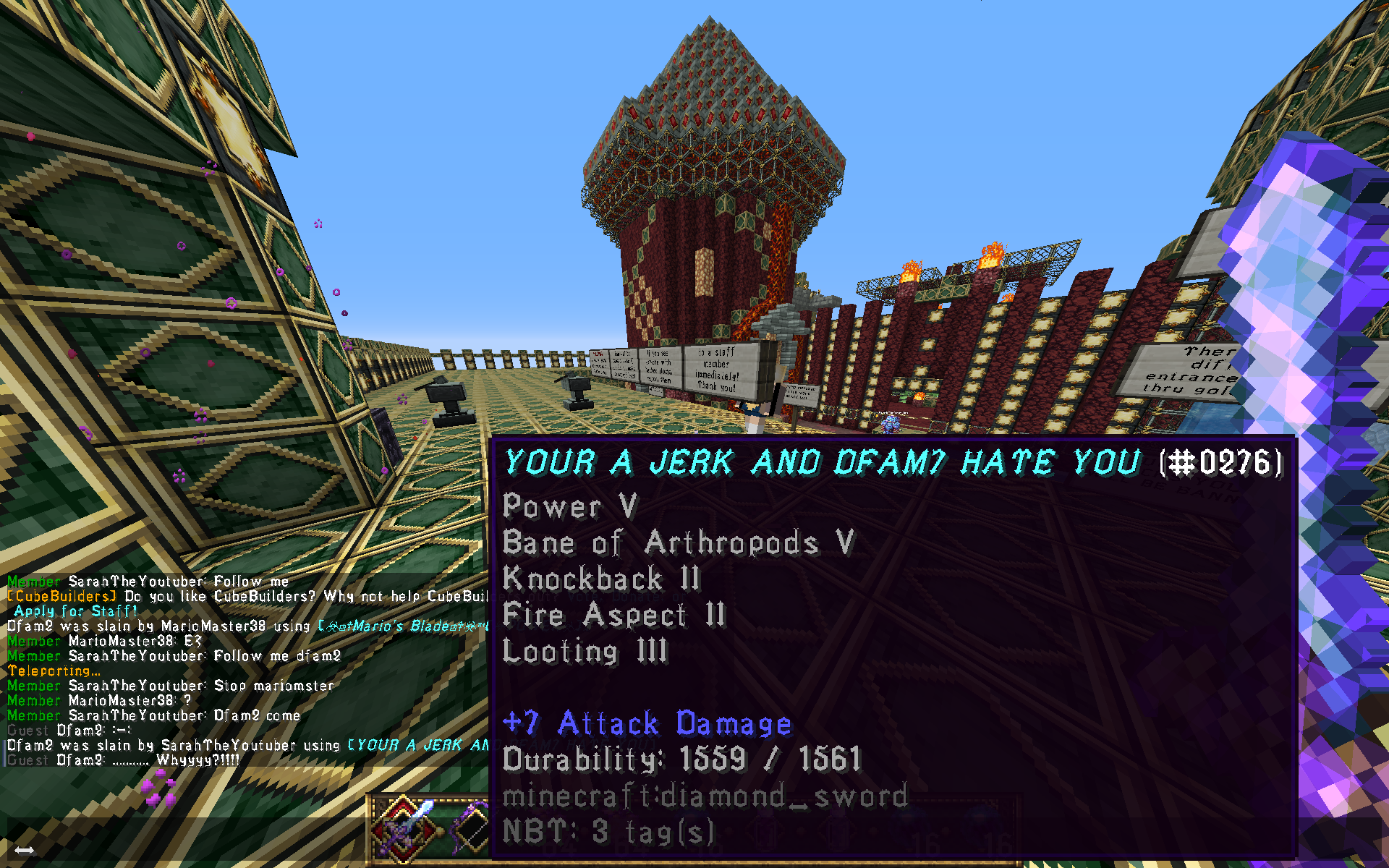The height and width of the screenshot is (868, 1389).
Task: Select the diamond sword hotbar slot
Action: pos(404,827)
